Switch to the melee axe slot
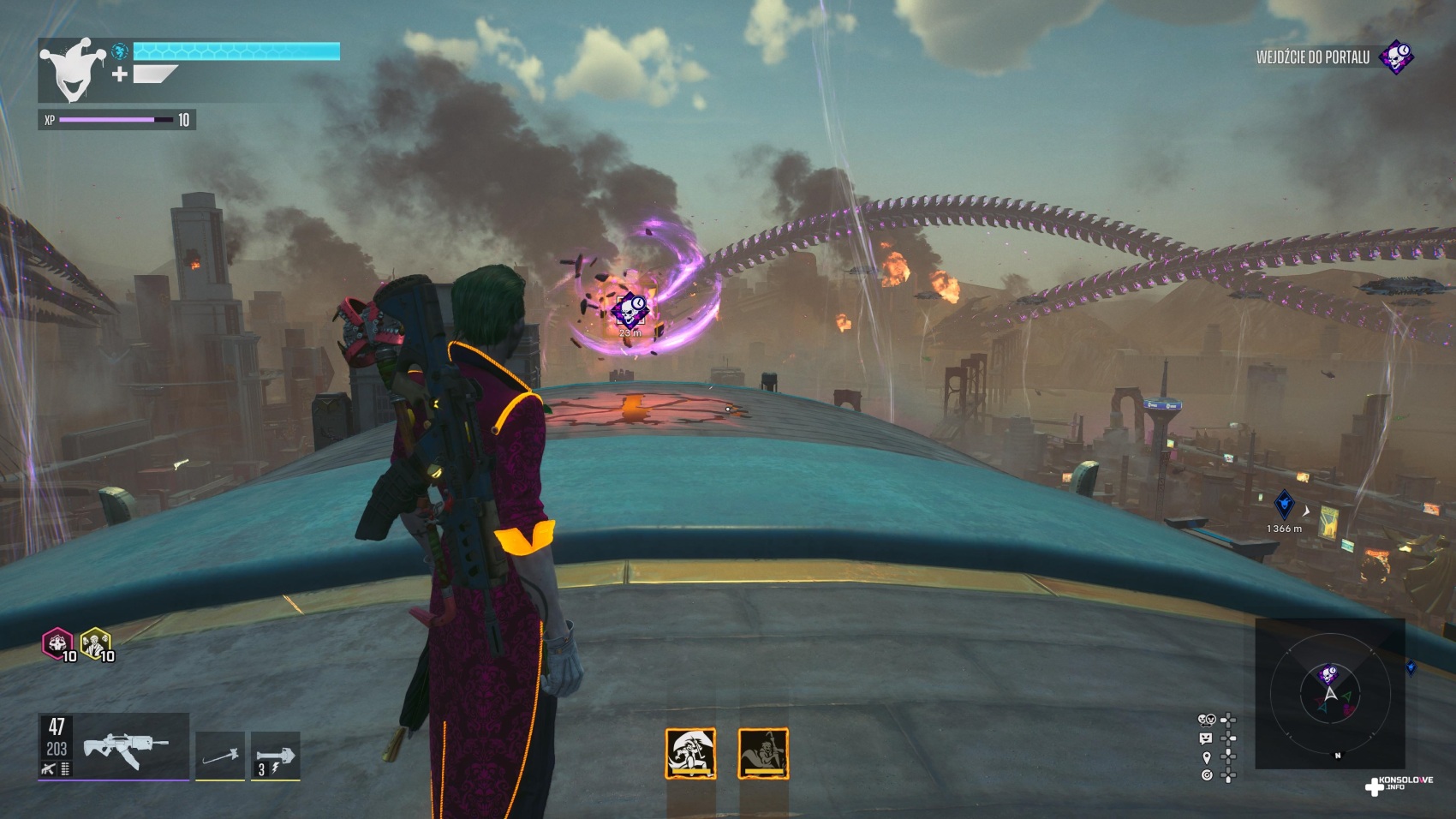 220,756
